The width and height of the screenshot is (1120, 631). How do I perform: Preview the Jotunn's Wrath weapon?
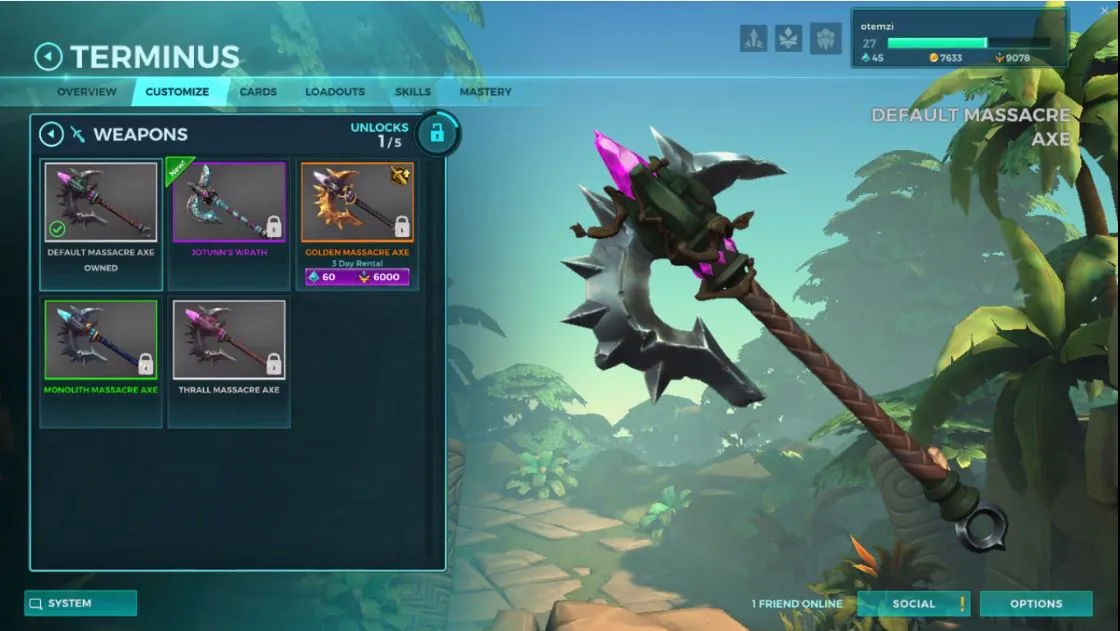[x=229, y=202]
